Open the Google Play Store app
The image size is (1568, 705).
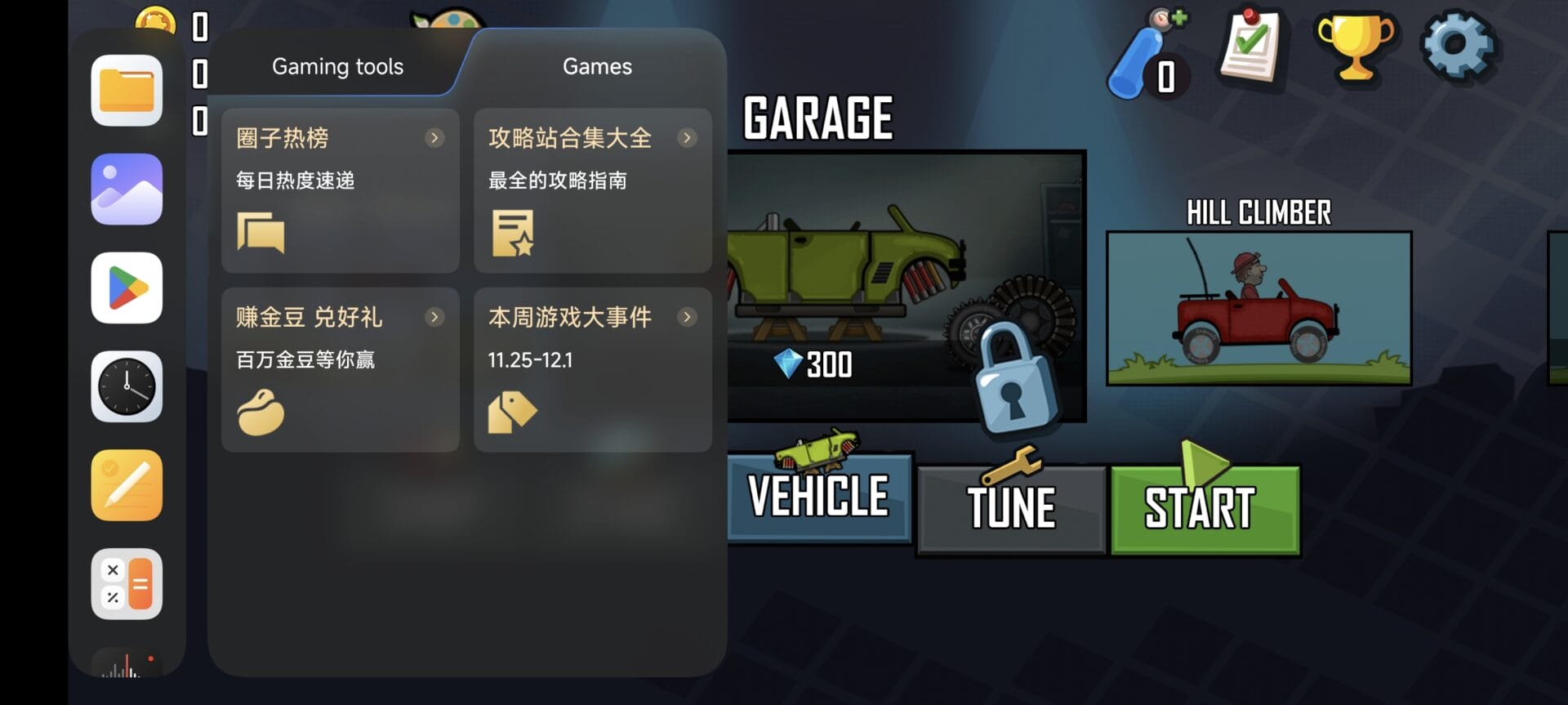127,288
